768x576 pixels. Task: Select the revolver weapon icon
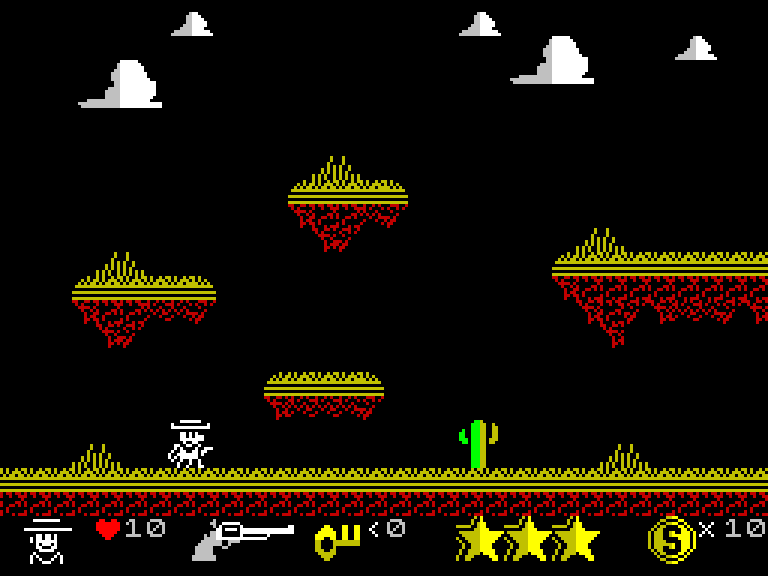[x=243, y=540]
